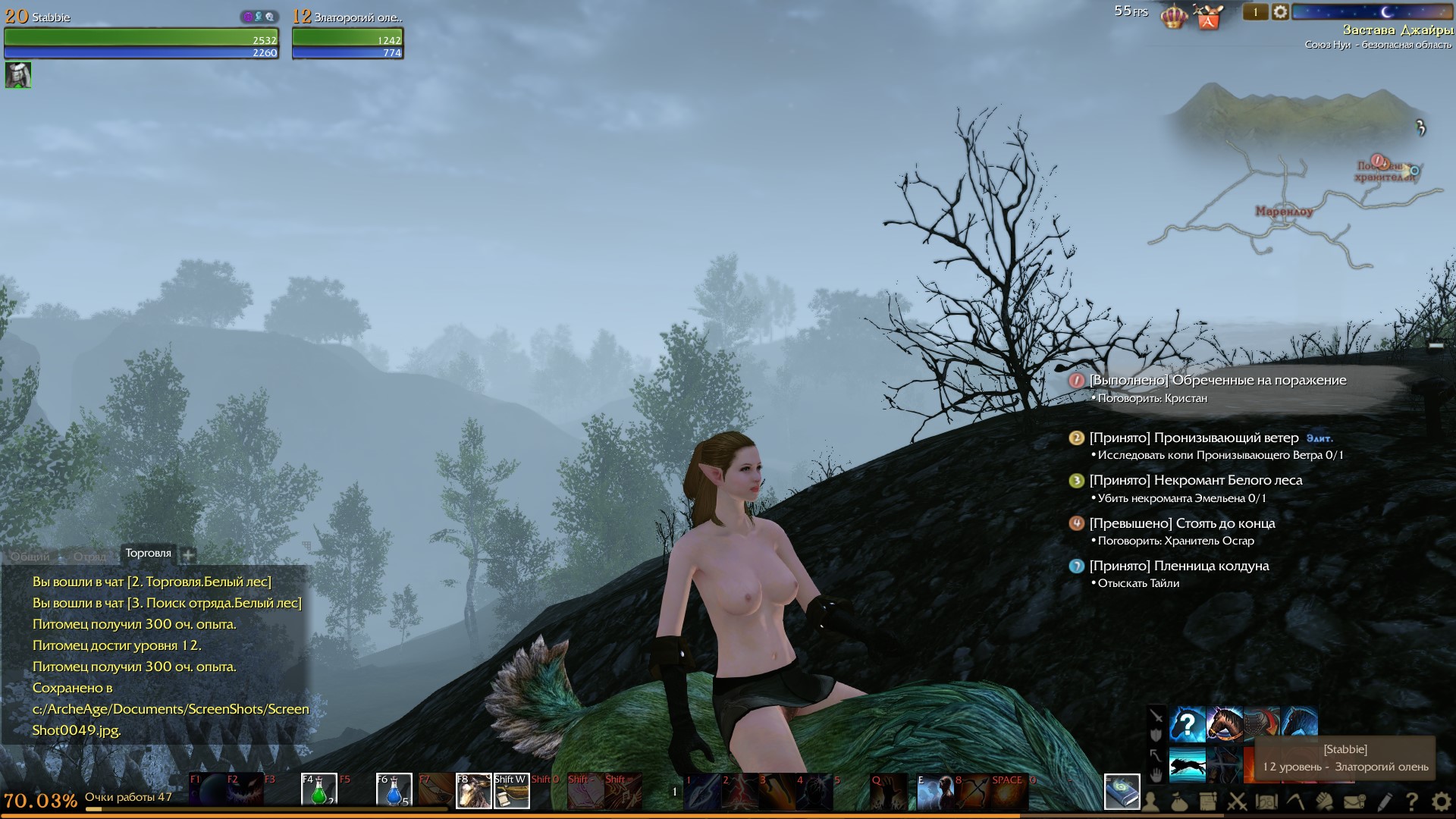
Task: Select the Shift W scroll item slot
Action: click(511, 790)
